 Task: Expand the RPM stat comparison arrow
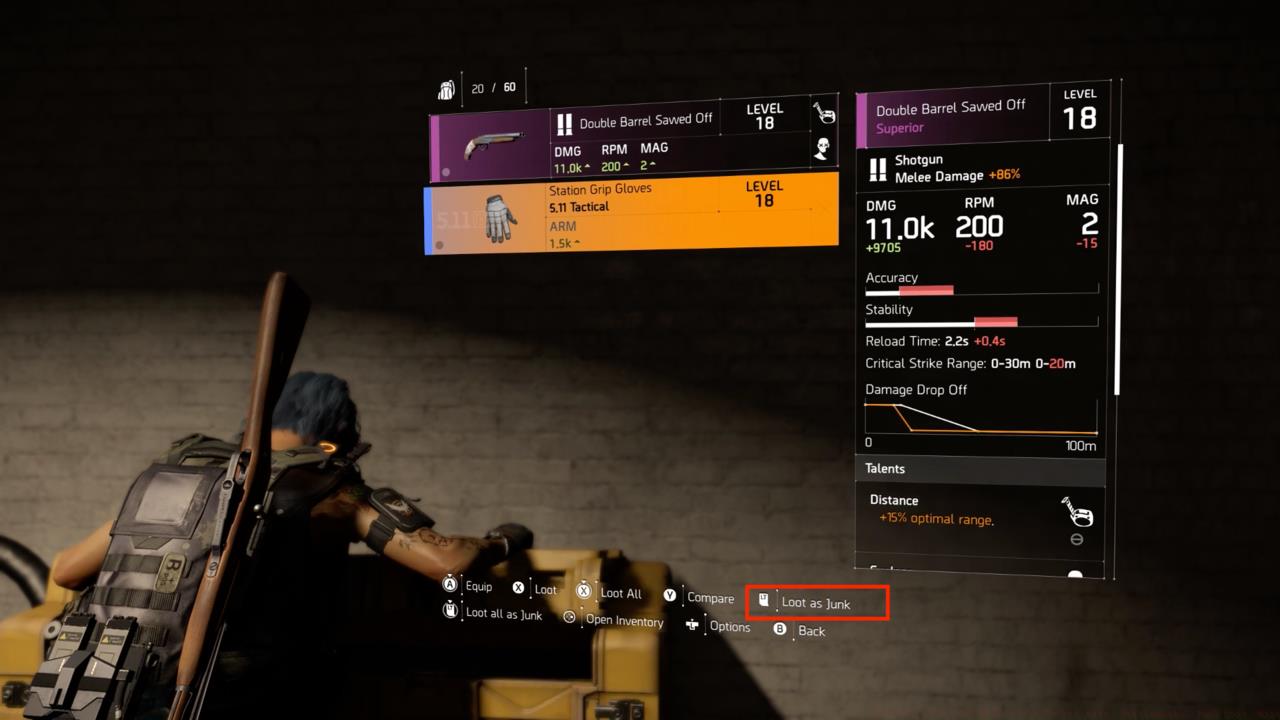(x=627, y=167)
